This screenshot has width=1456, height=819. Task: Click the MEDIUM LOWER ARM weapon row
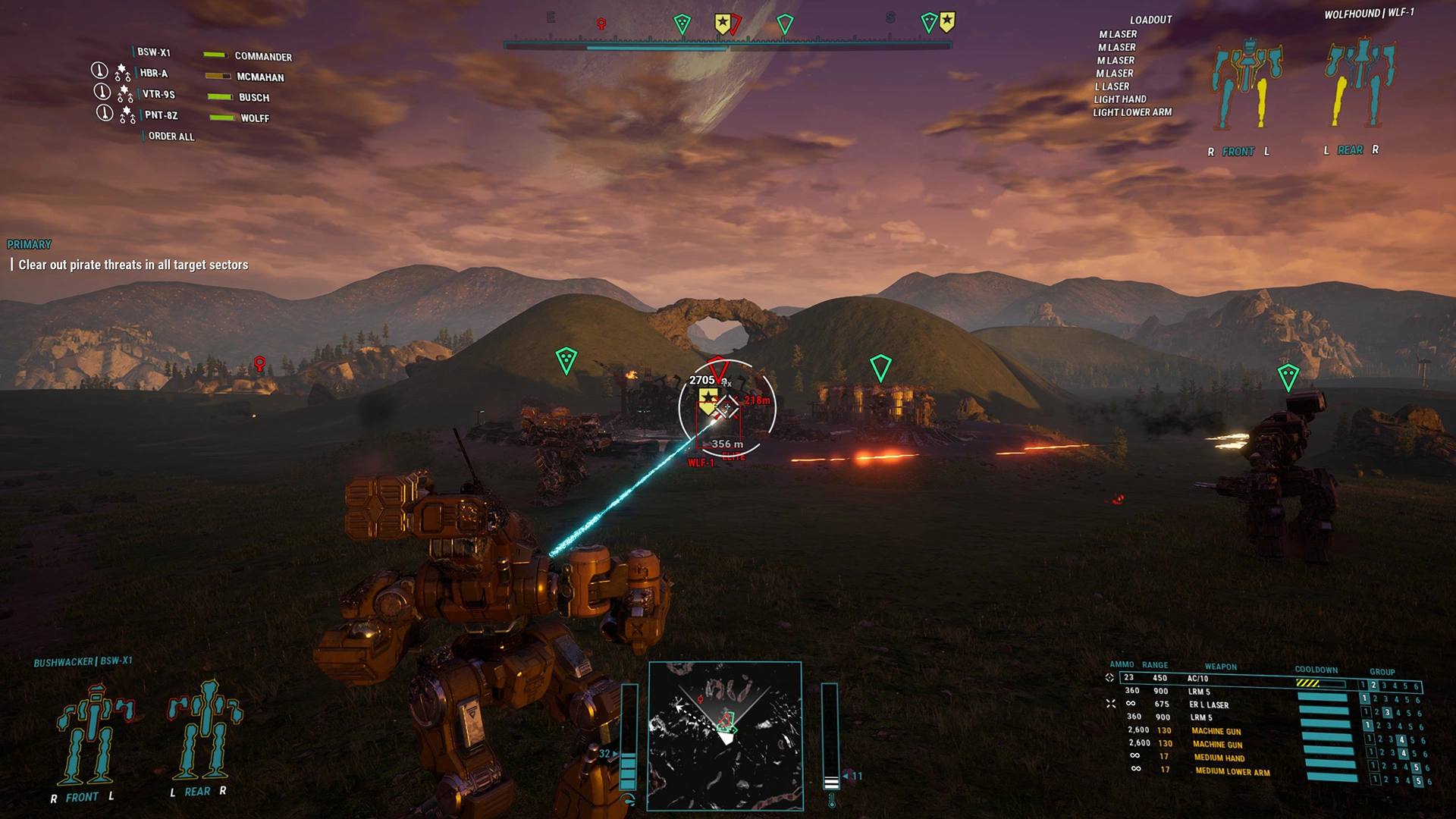[x=1232, y=772]
